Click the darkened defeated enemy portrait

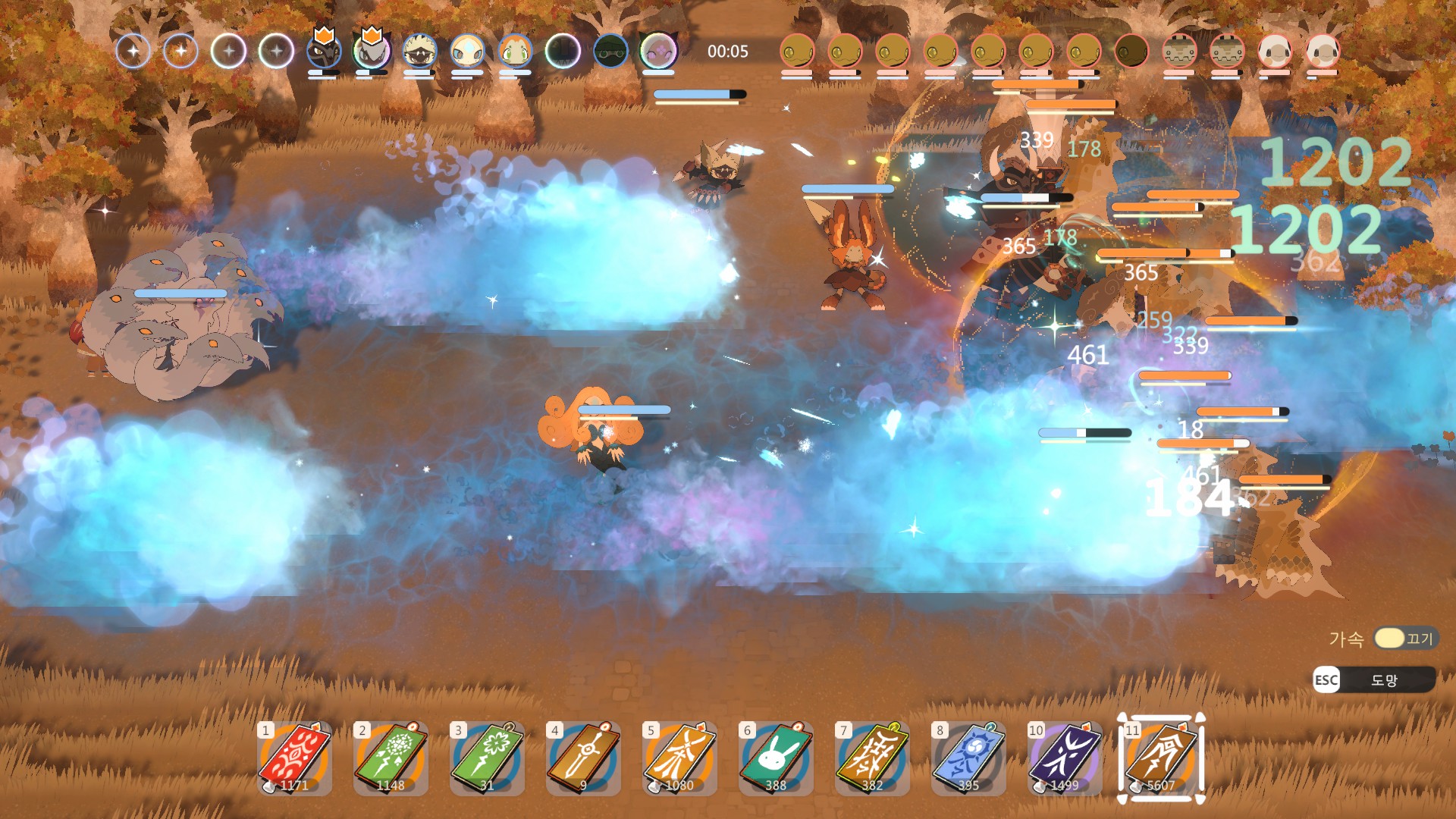1131,52
